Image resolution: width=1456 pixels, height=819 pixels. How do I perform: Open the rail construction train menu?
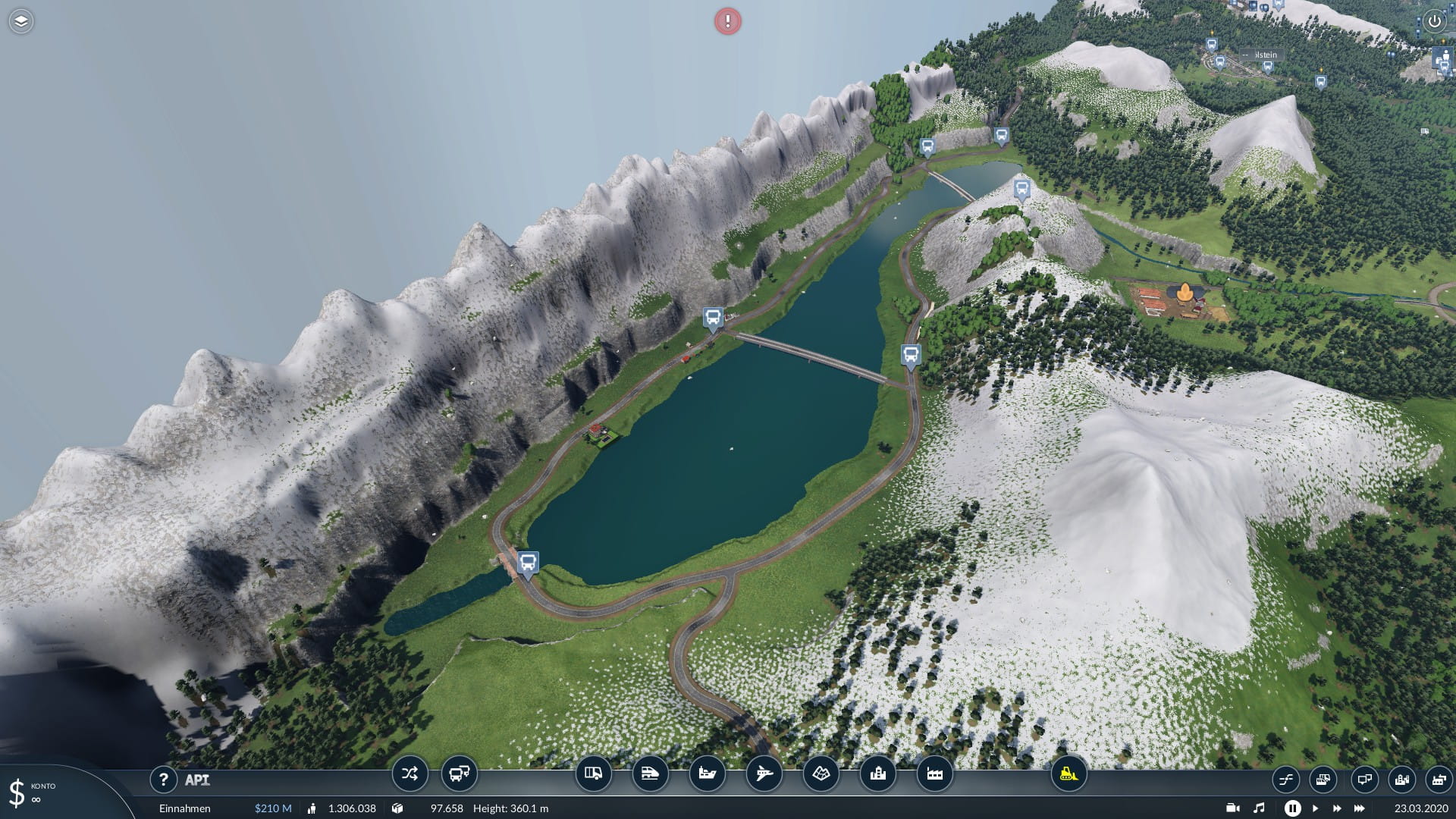point(650,774)
